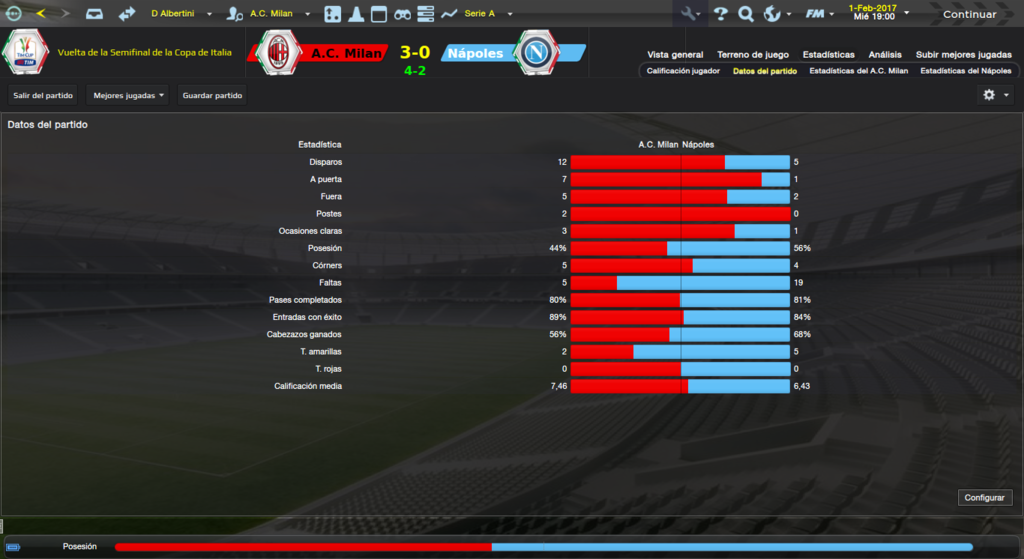The height and width of the screenshot is (559, 1024).
Task: Open the gear settings dropdown
Action: pos(996,95)
